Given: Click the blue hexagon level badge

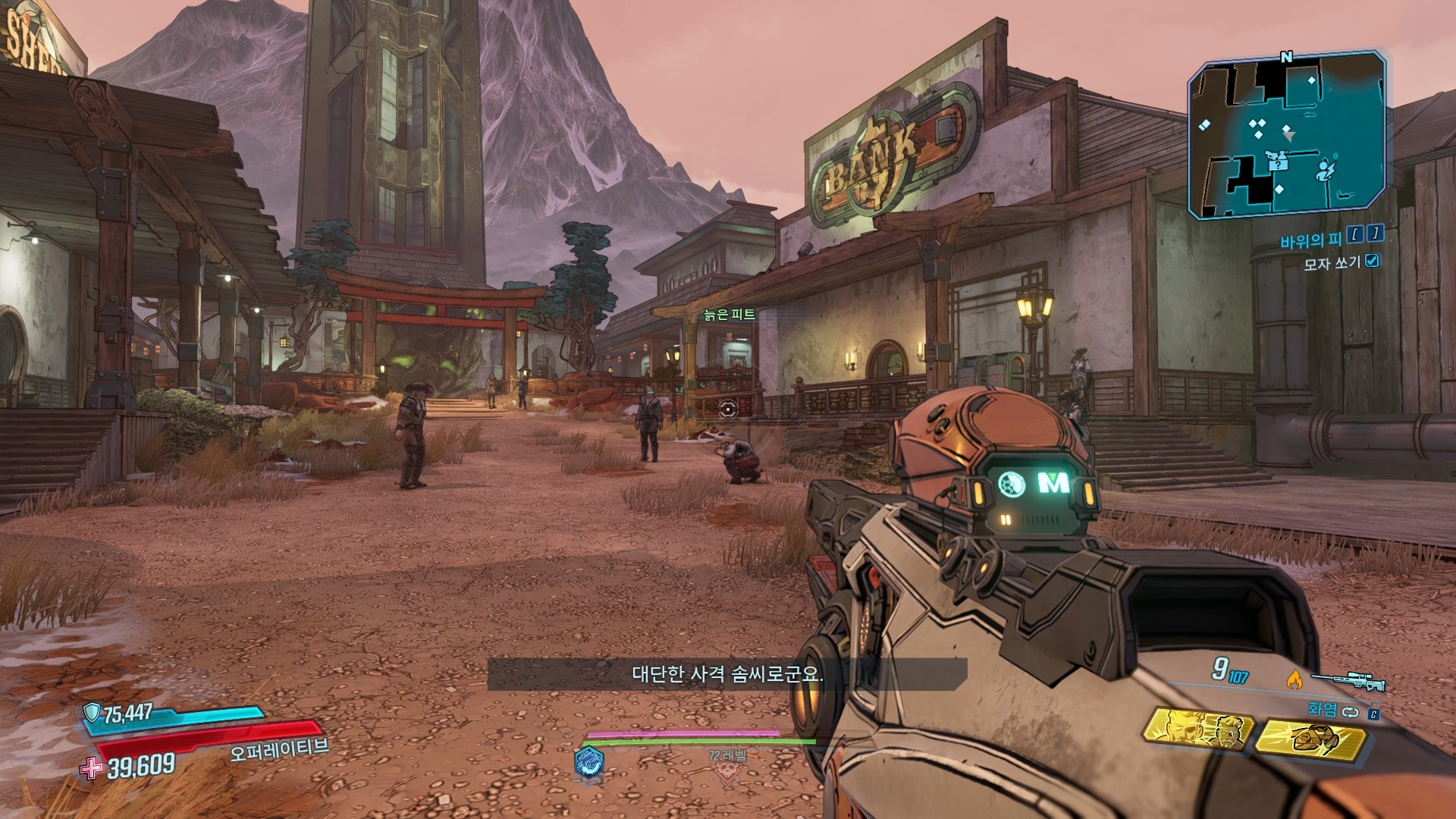Looking at the screenshot, I should pyautogui.click(x=589, y=761).
